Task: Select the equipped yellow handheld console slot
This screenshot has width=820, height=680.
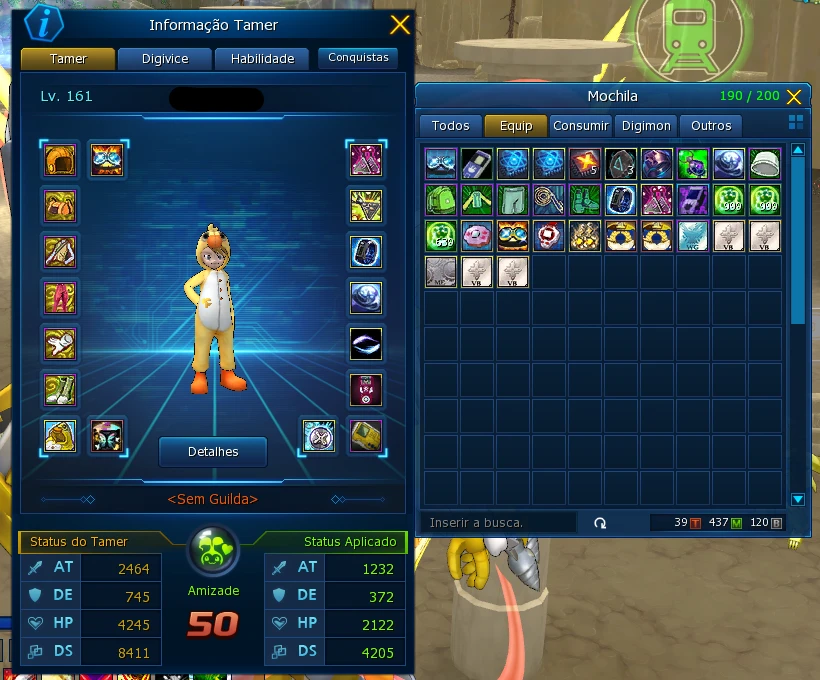Action: (365, 435)
